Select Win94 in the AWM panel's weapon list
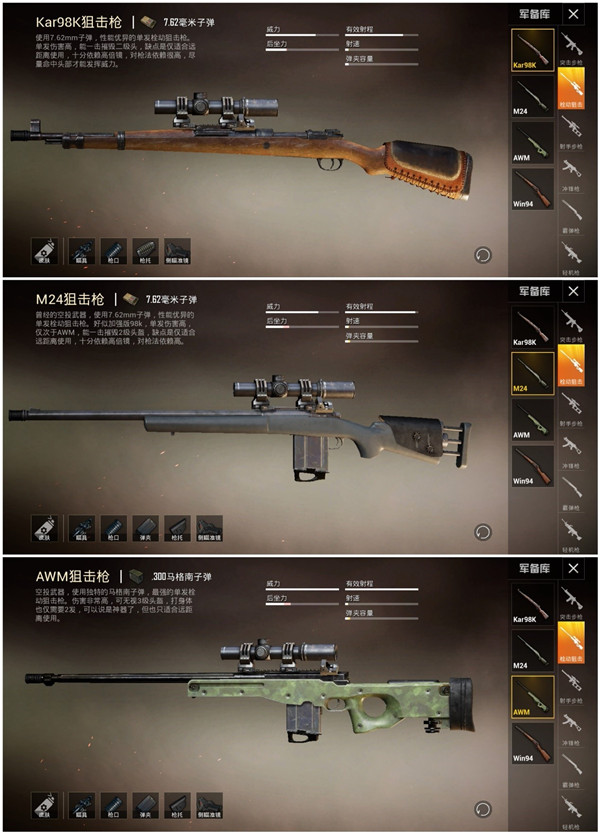This screenshot has width=600, height=834. pyautogui.click(x=532, y=742)
